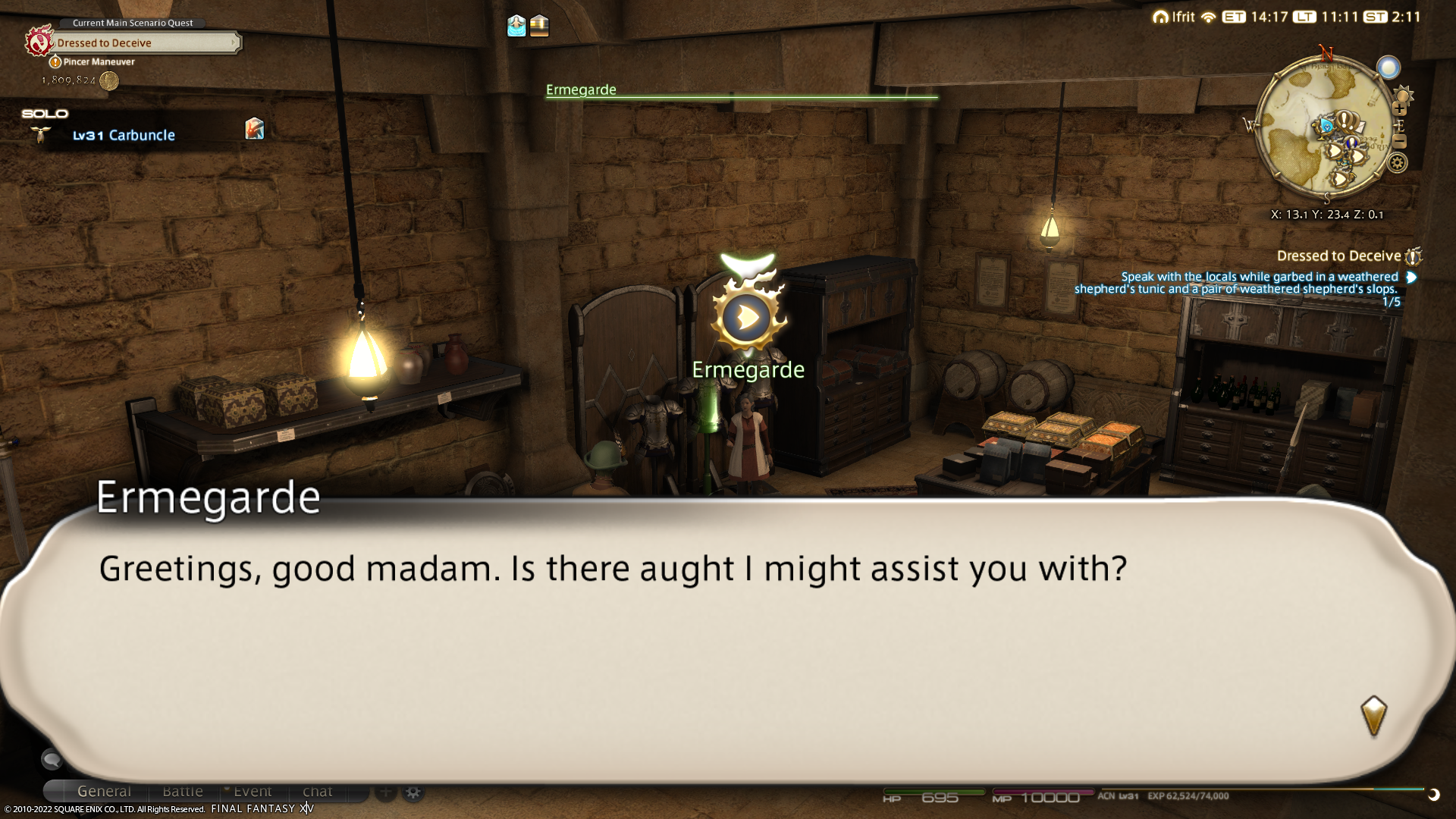Open the Dressed to Deceive main scenario quest
The width and height of the screenshot is (1456, 819).
144,42
